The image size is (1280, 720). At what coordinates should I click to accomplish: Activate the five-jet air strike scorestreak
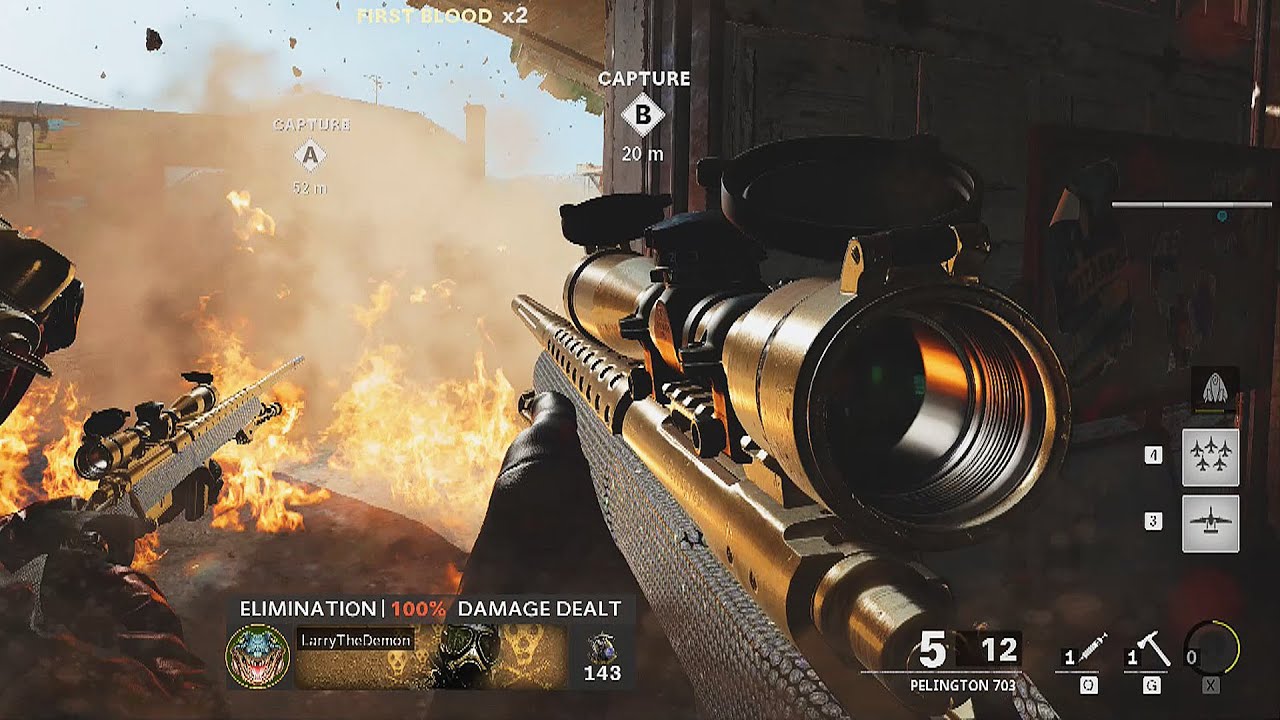pyautogui.click(x=1210, y=457)
